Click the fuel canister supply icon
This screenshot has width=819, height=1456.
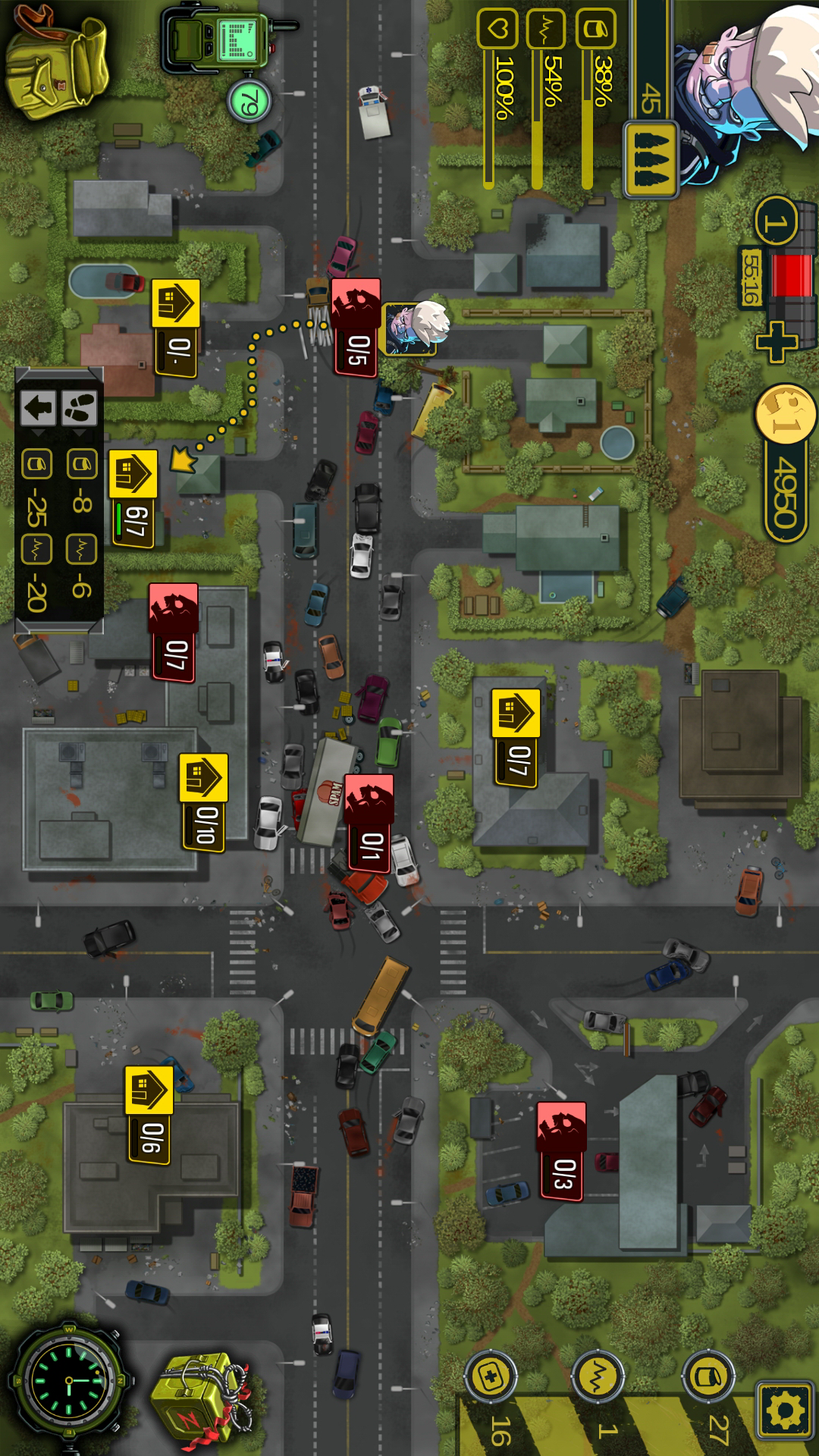[x=708, y=1376]
